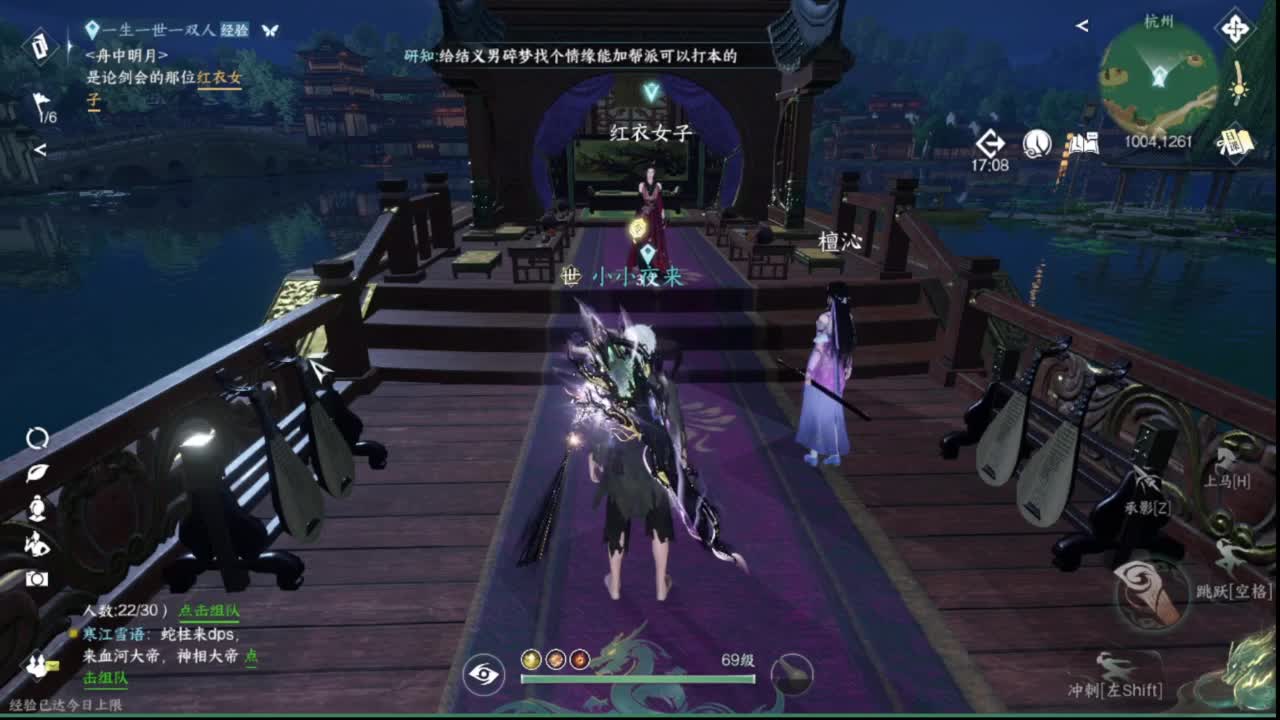Expand quest details via the diamond quest marker icon
The width and height of the screenshot is (1280, 720).
click(94, 30)
